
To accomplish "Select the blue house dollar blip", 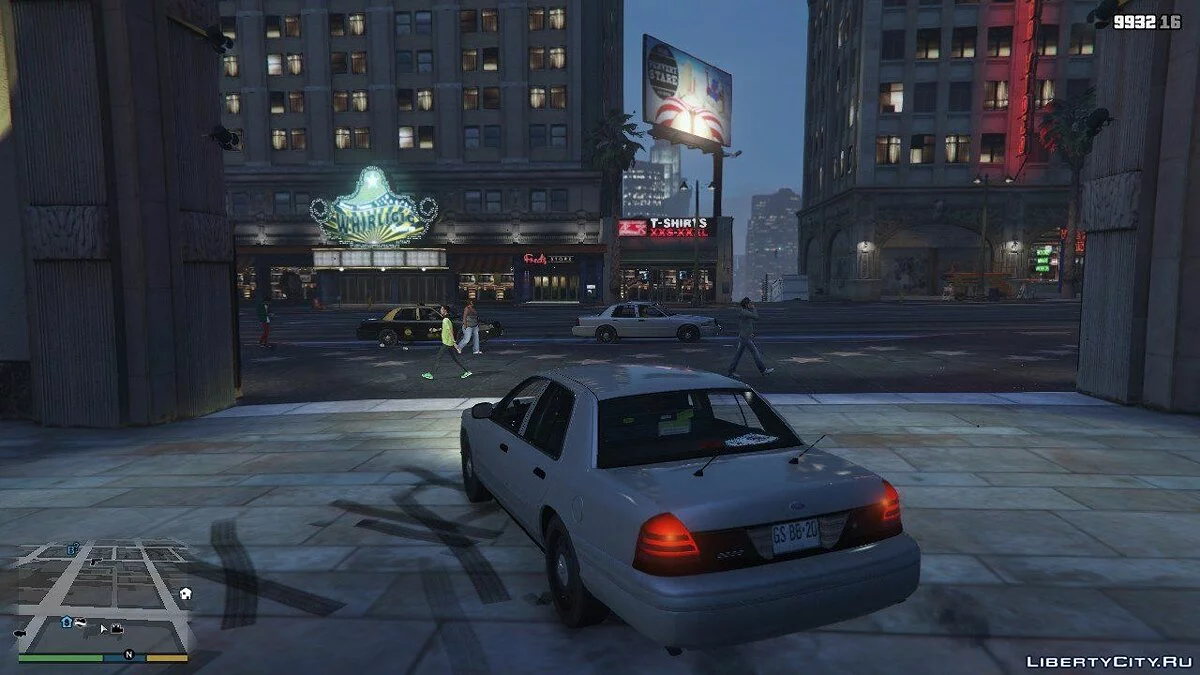I will tap(67, 621).
